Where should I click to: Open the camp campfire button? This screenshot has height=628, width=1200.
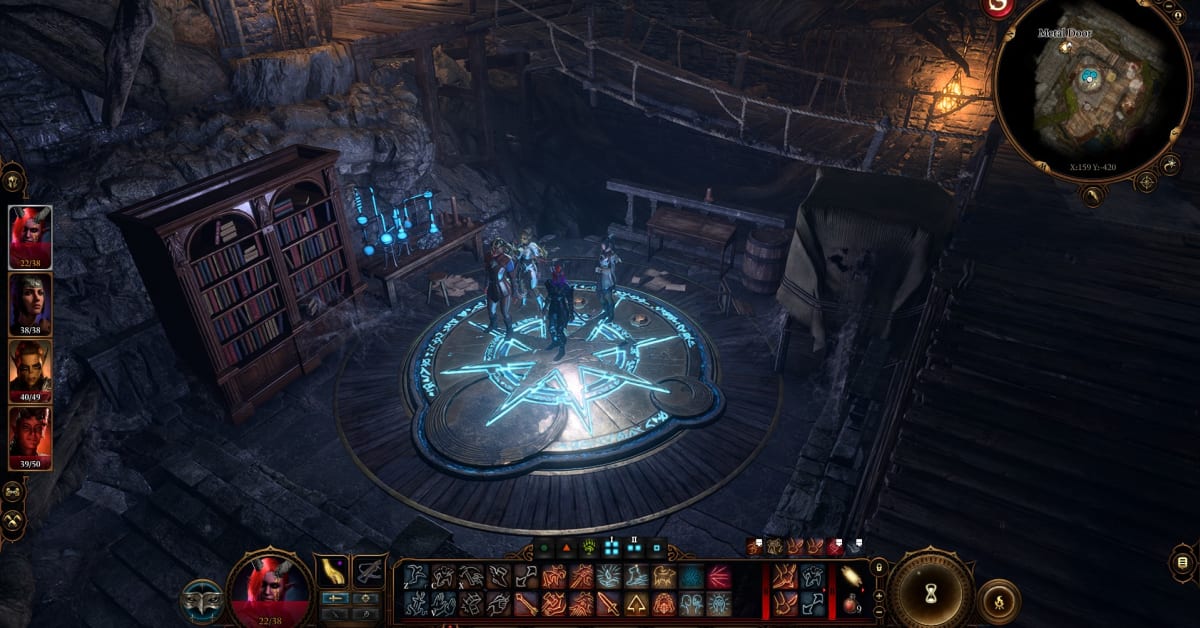tap(999, 598)
